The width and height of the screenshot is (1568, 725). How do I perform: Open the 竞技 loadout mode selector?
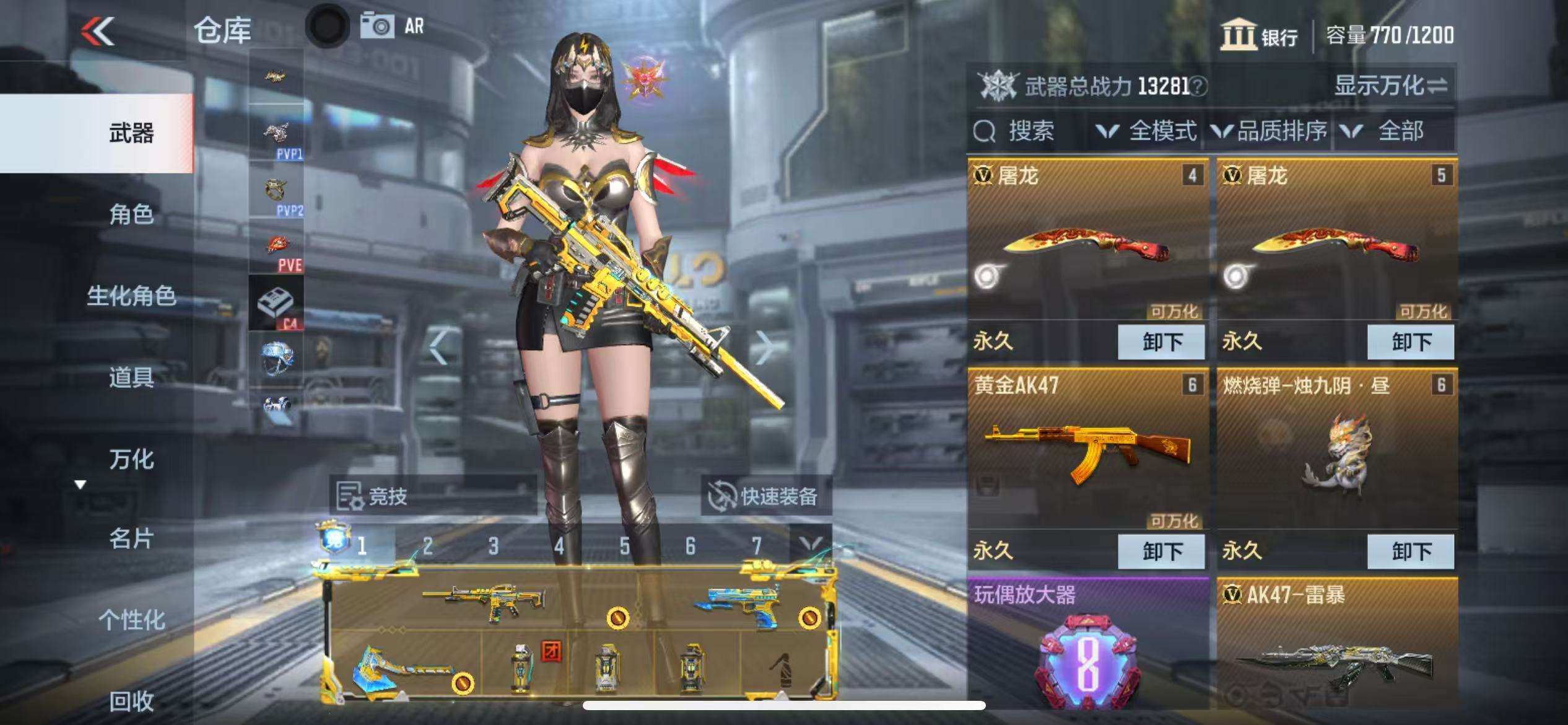coord(373,496)
